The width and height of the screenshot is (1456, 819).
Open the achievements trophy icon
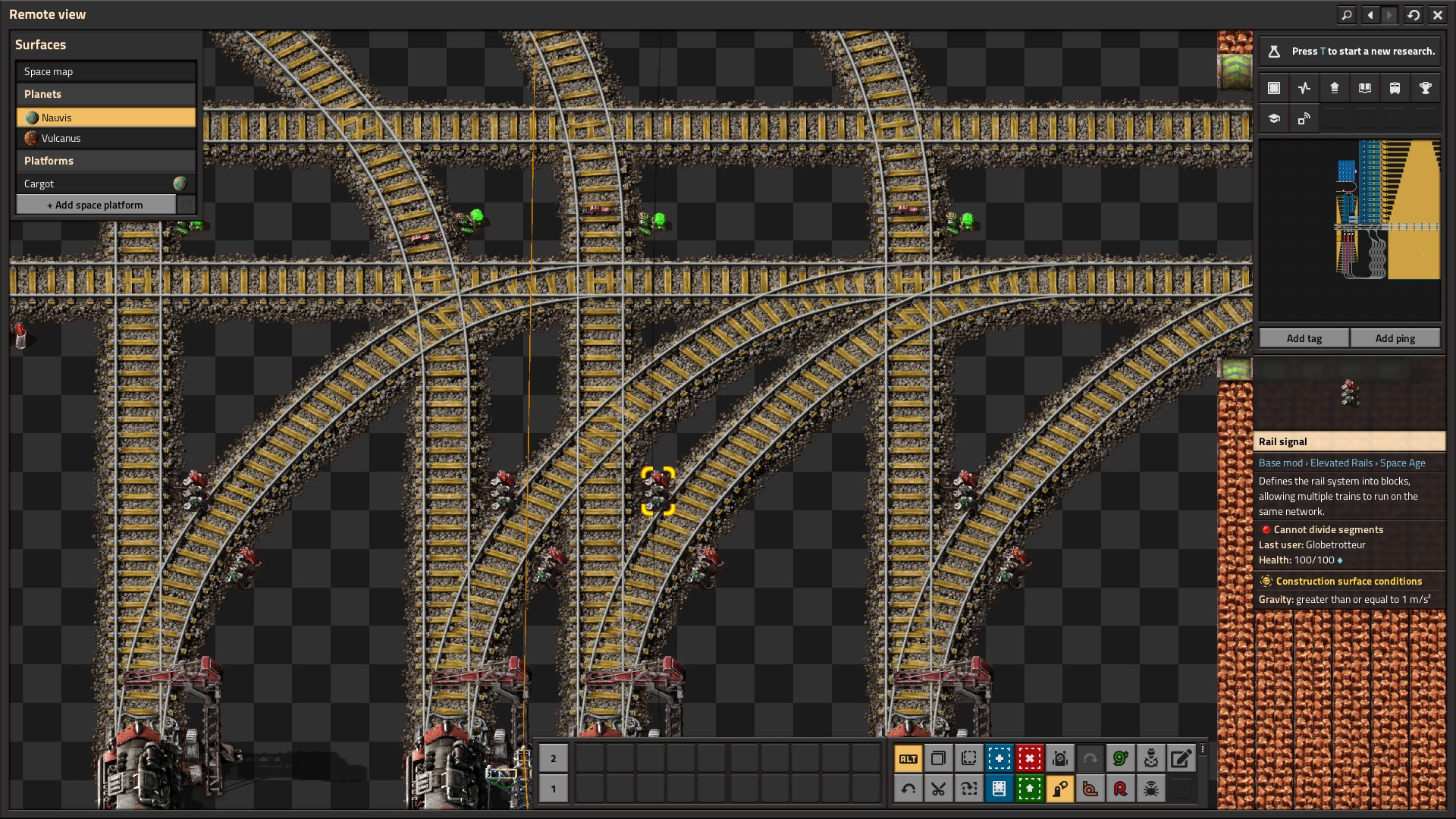click(1425, 88)
